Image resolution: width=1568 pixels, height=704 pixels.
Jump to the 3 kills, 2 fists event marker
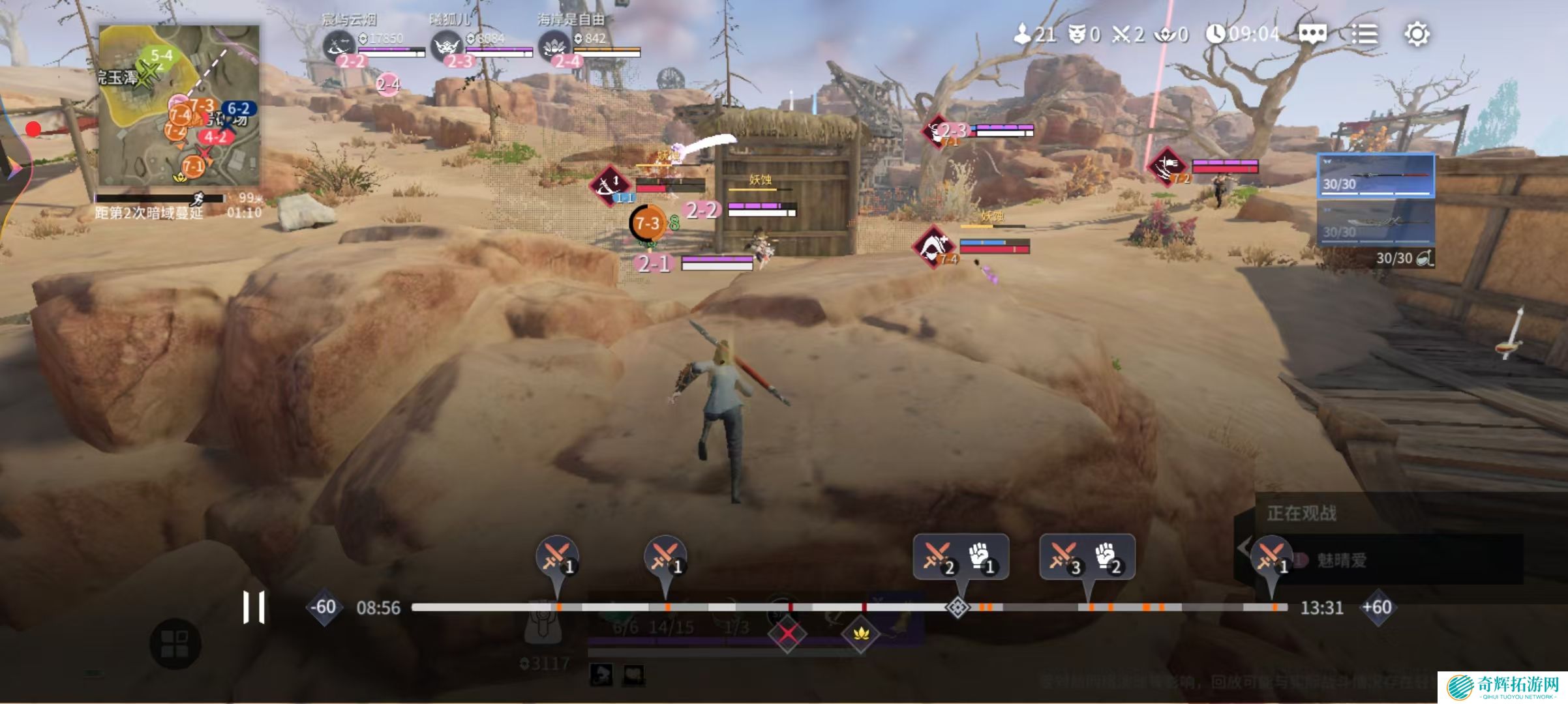click(x=1087, y=557)
